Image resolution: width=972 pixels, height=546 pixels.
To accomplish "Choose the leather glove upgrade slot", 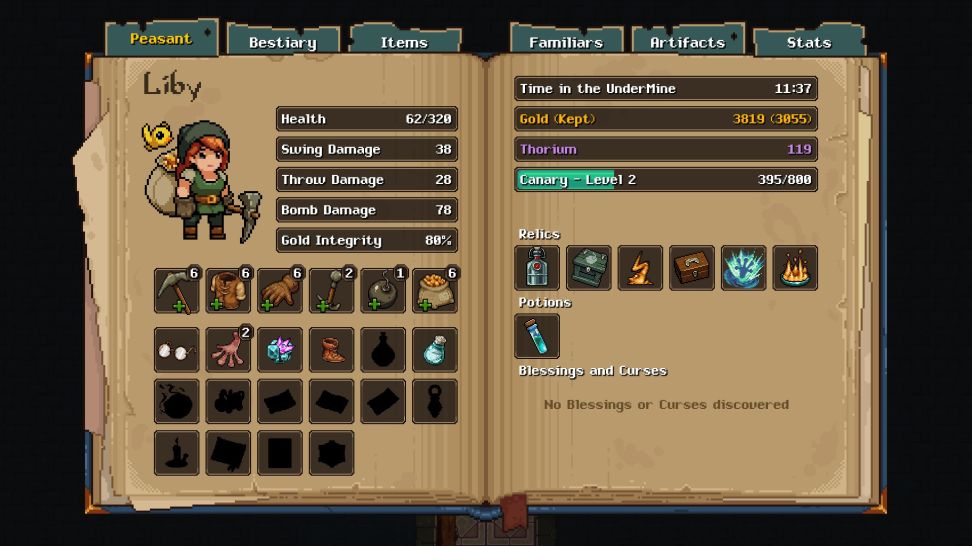I will [x=280, y=291].
